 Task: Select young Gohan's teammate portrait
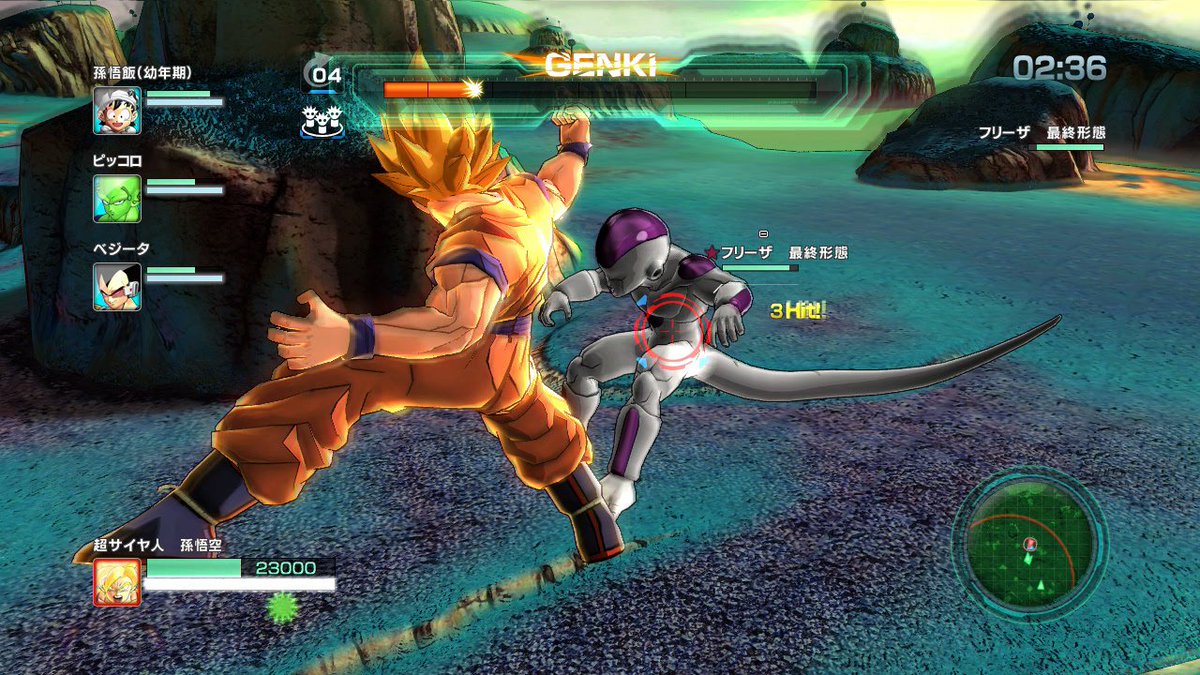coord(117,110)
